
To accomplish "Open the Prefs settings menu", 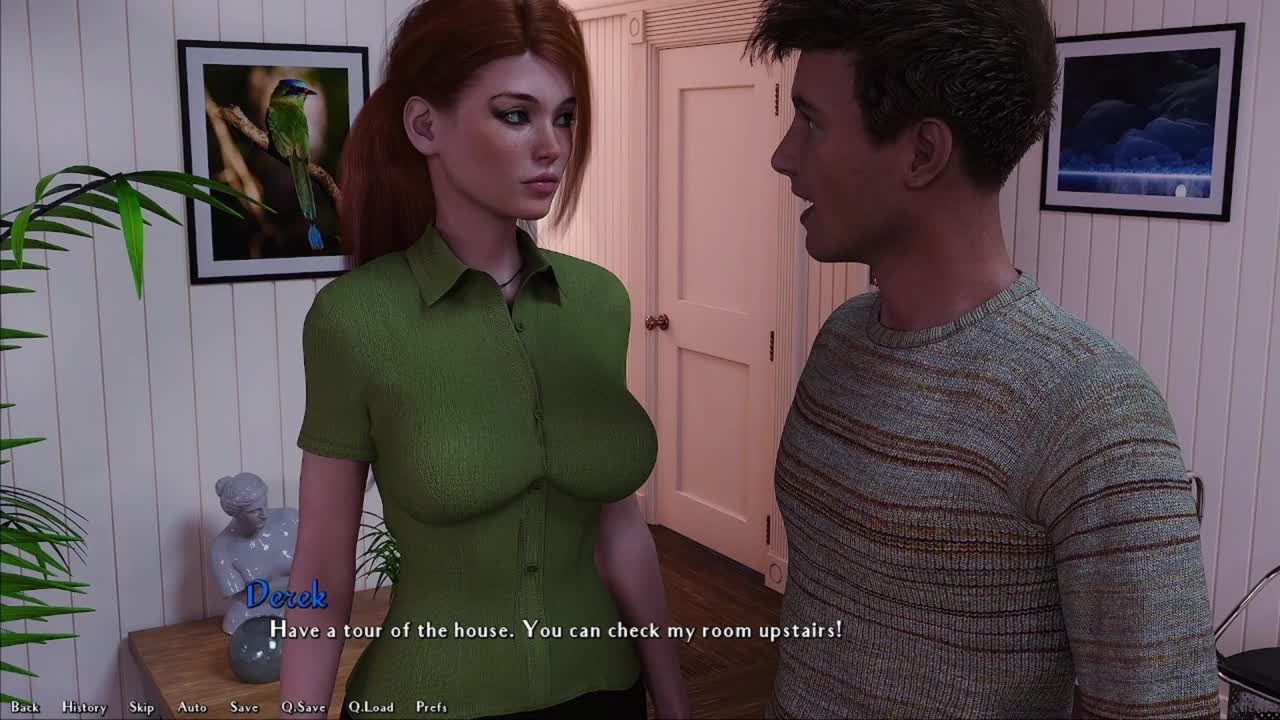I will [432, 707].
